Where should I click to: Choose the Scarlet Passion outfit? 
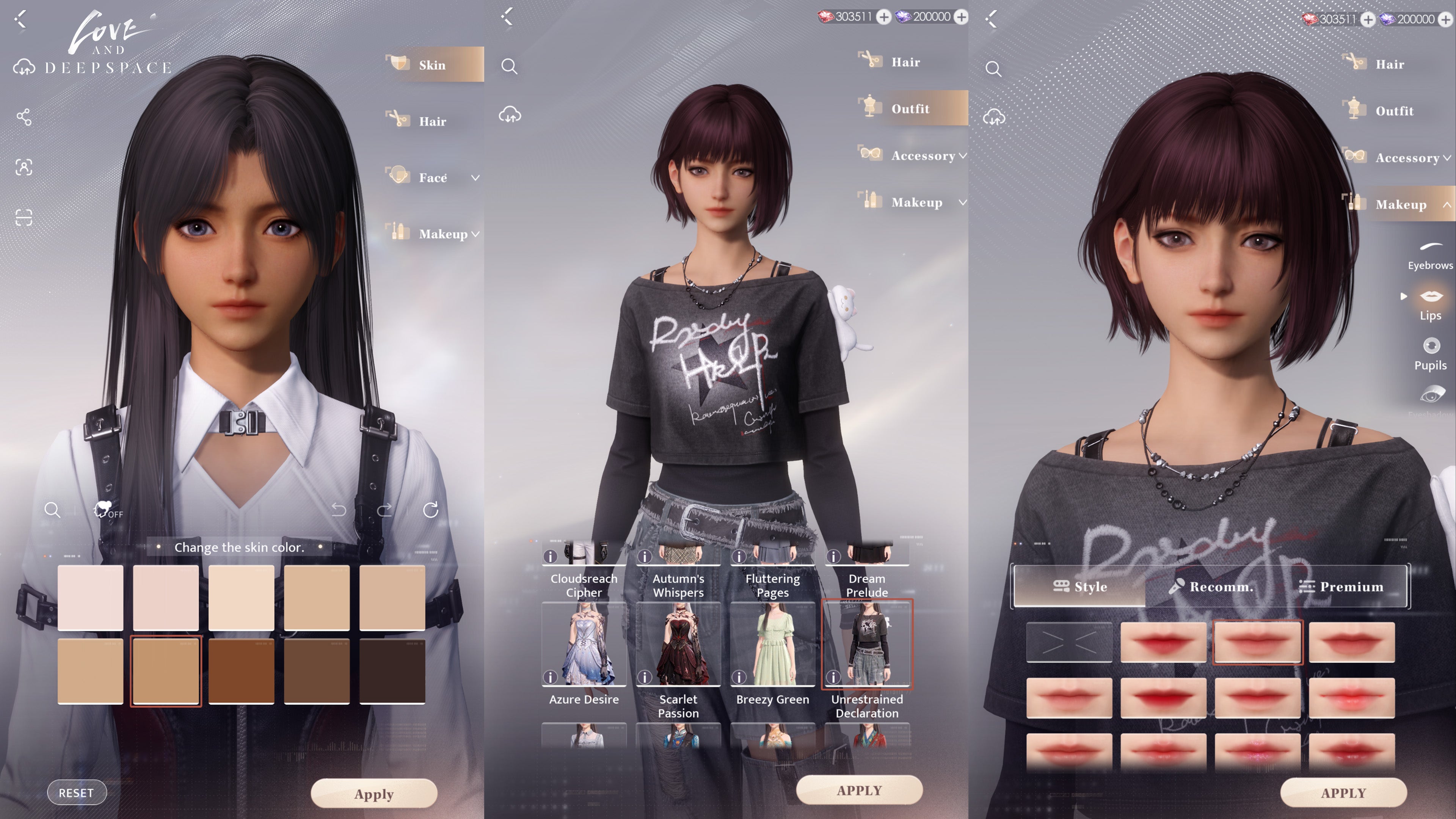678,644
